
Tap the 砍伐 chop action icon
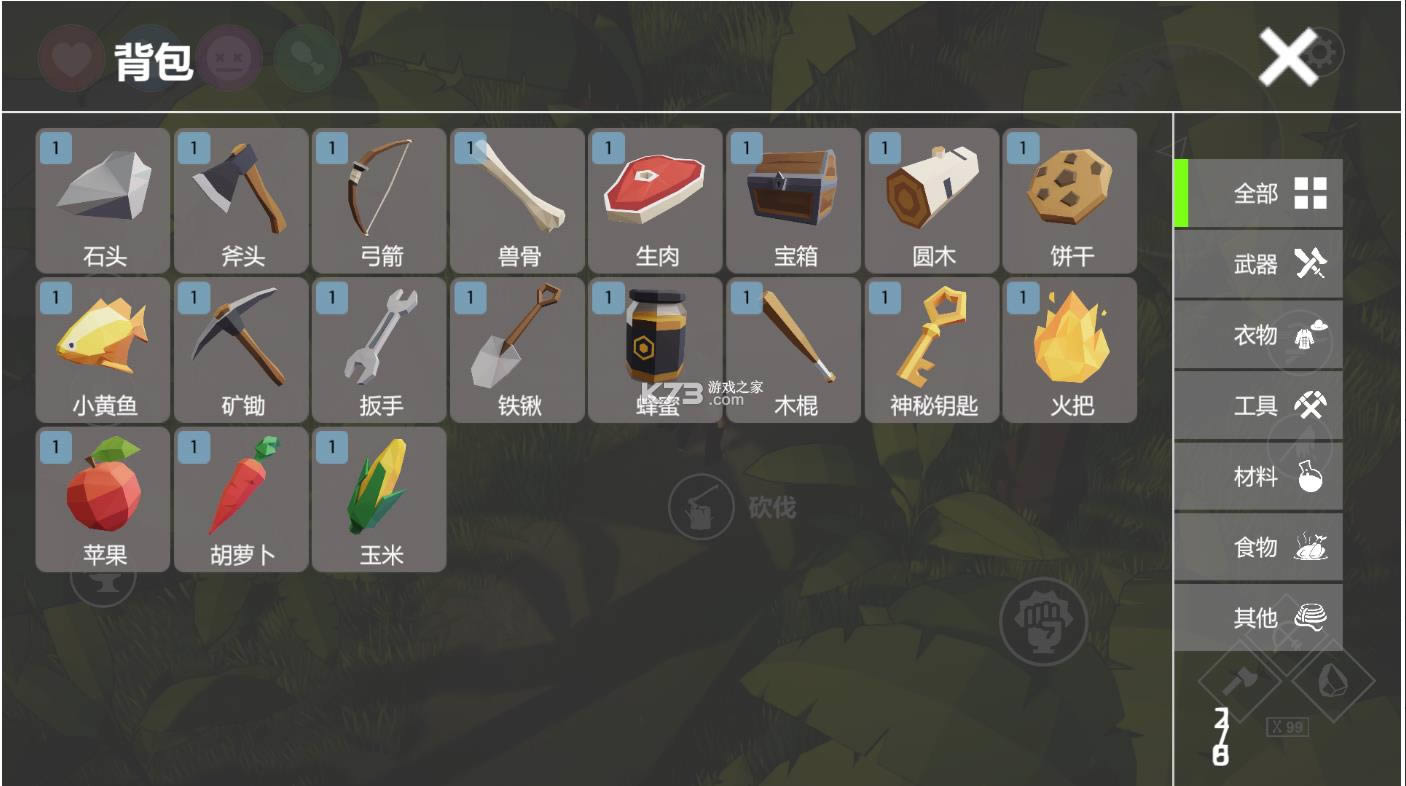pyautogui.click(x=700, y=508)
